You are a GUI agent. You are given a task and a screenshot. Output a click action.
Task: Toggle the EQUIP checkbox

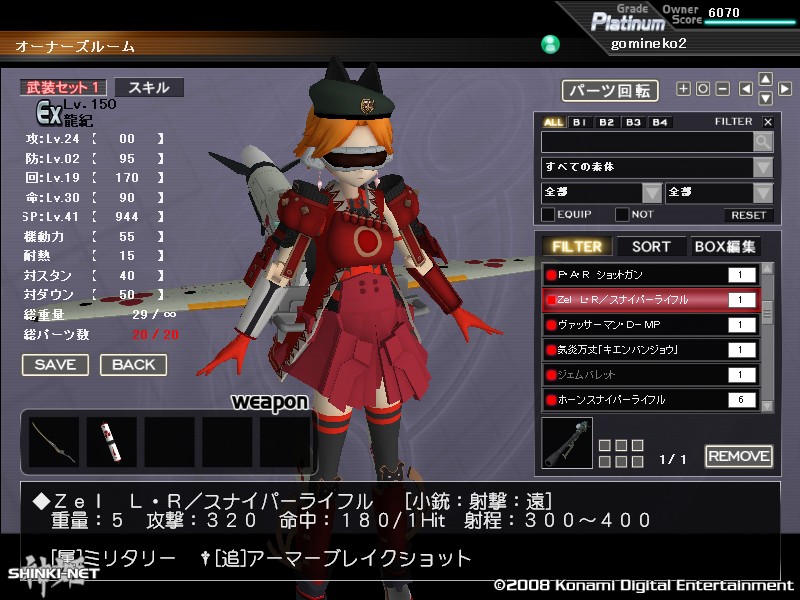(x=548, y=214)
